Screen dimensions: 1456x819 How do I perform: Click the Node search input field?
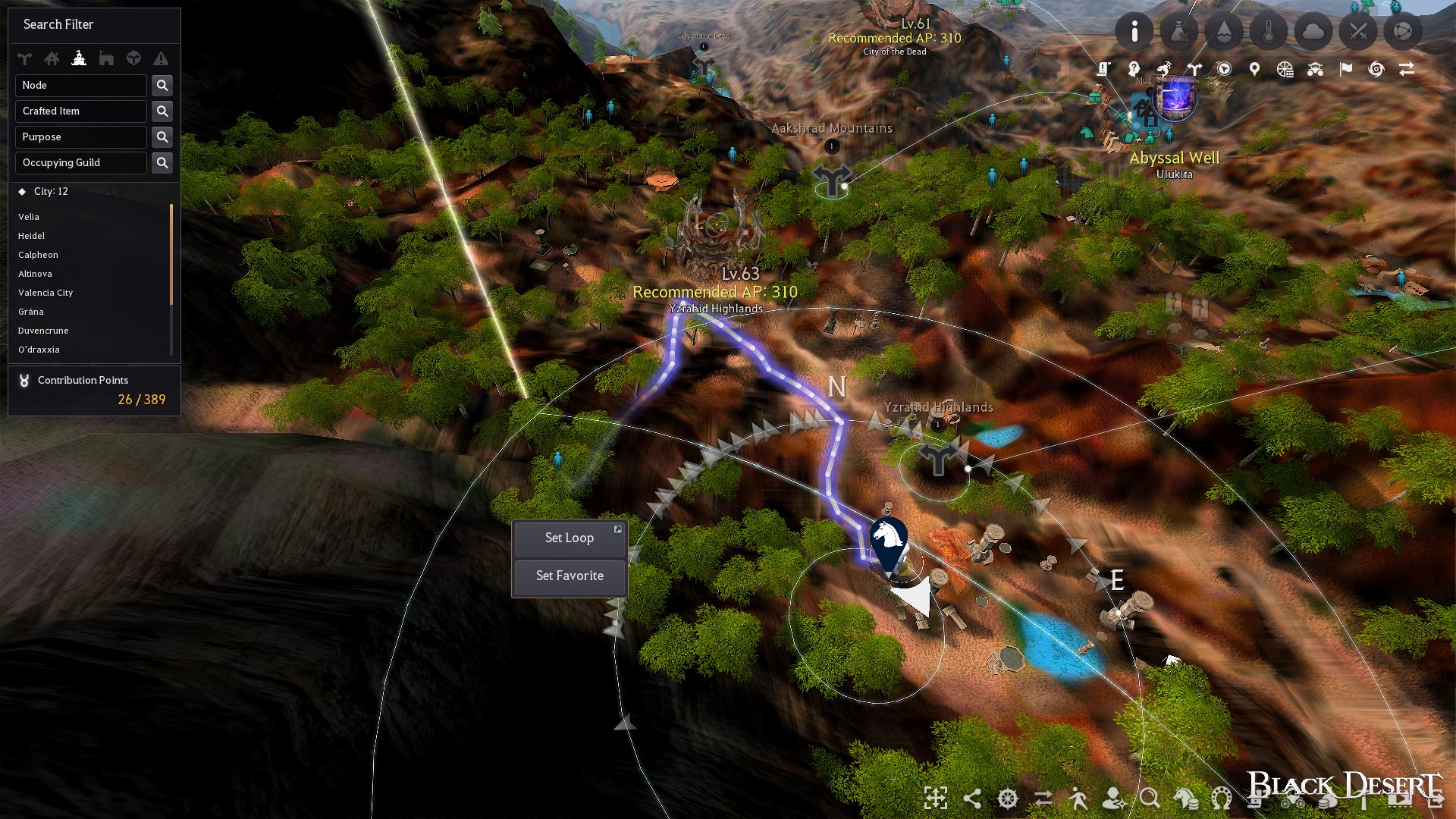click(x=81, y=85)
